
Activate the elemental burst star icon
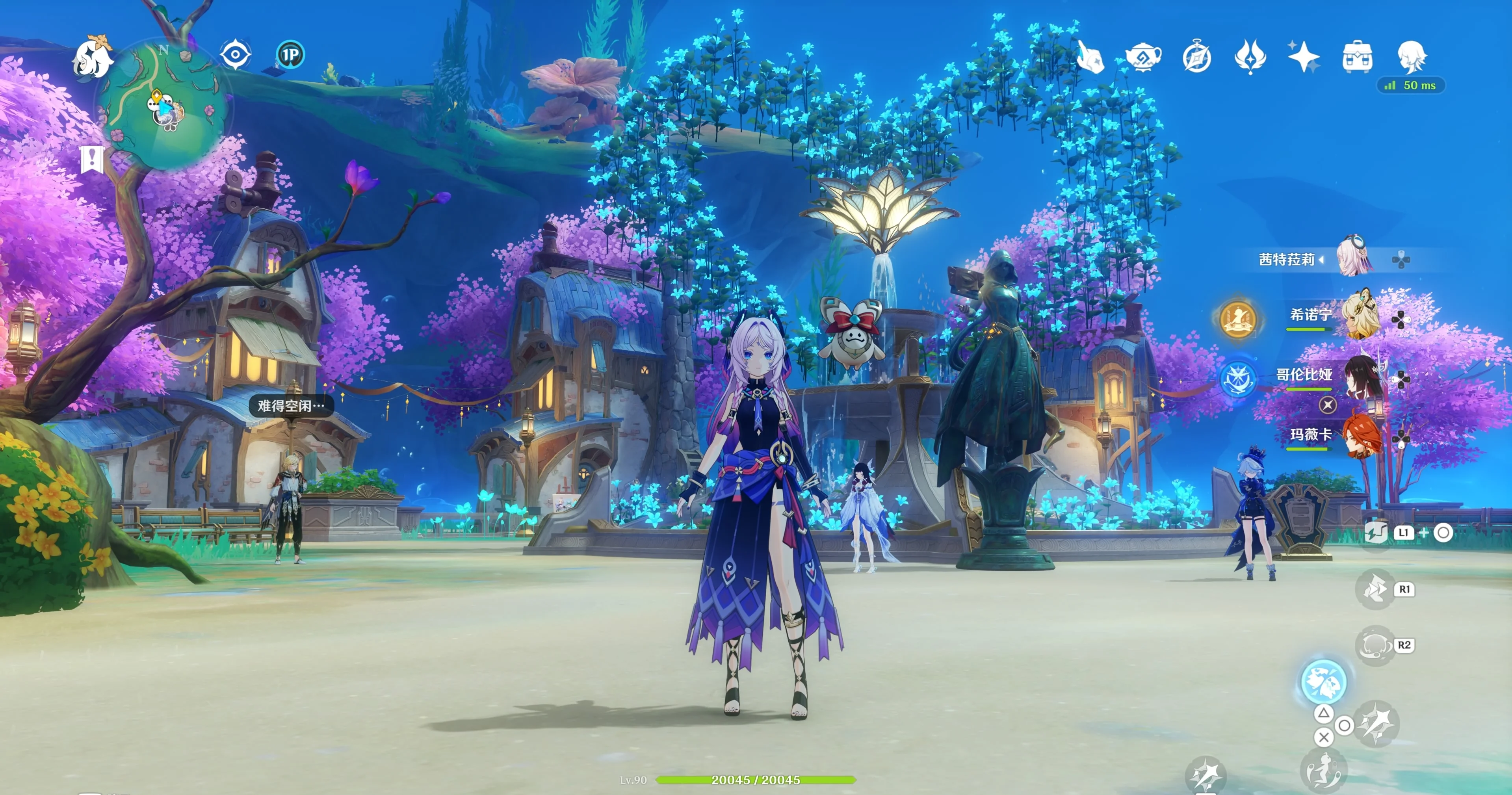(x=1376, y=723)
